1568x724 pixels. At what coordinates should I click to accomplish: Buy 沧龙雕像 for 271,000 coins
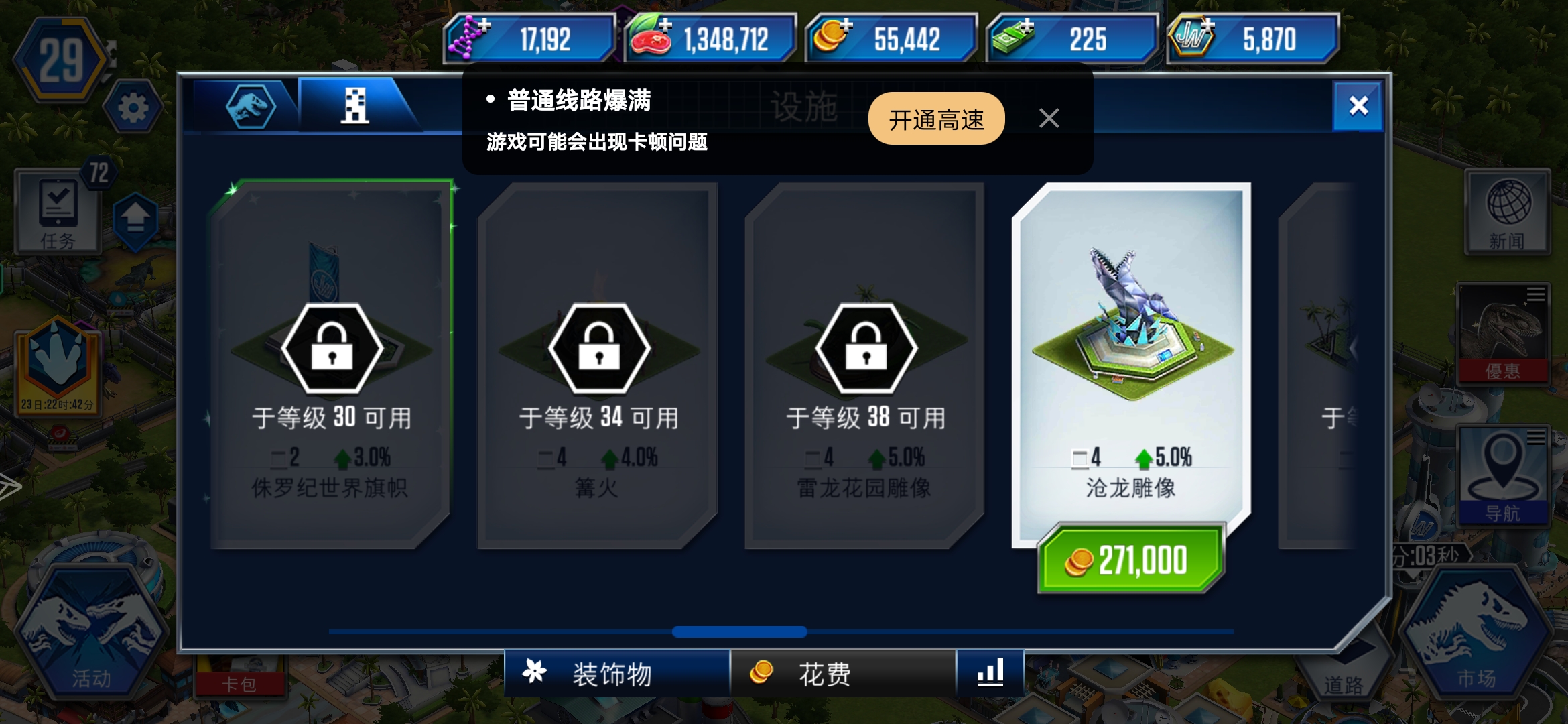[1131, 559]
